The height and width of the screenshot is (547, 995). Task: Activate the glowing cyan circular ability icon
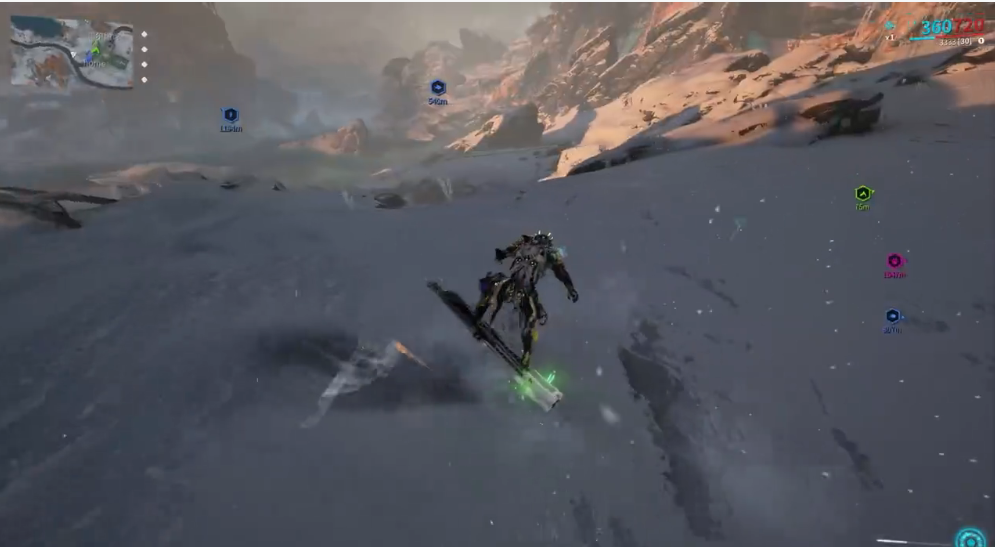pyautogui.click(x=969, y=538)
